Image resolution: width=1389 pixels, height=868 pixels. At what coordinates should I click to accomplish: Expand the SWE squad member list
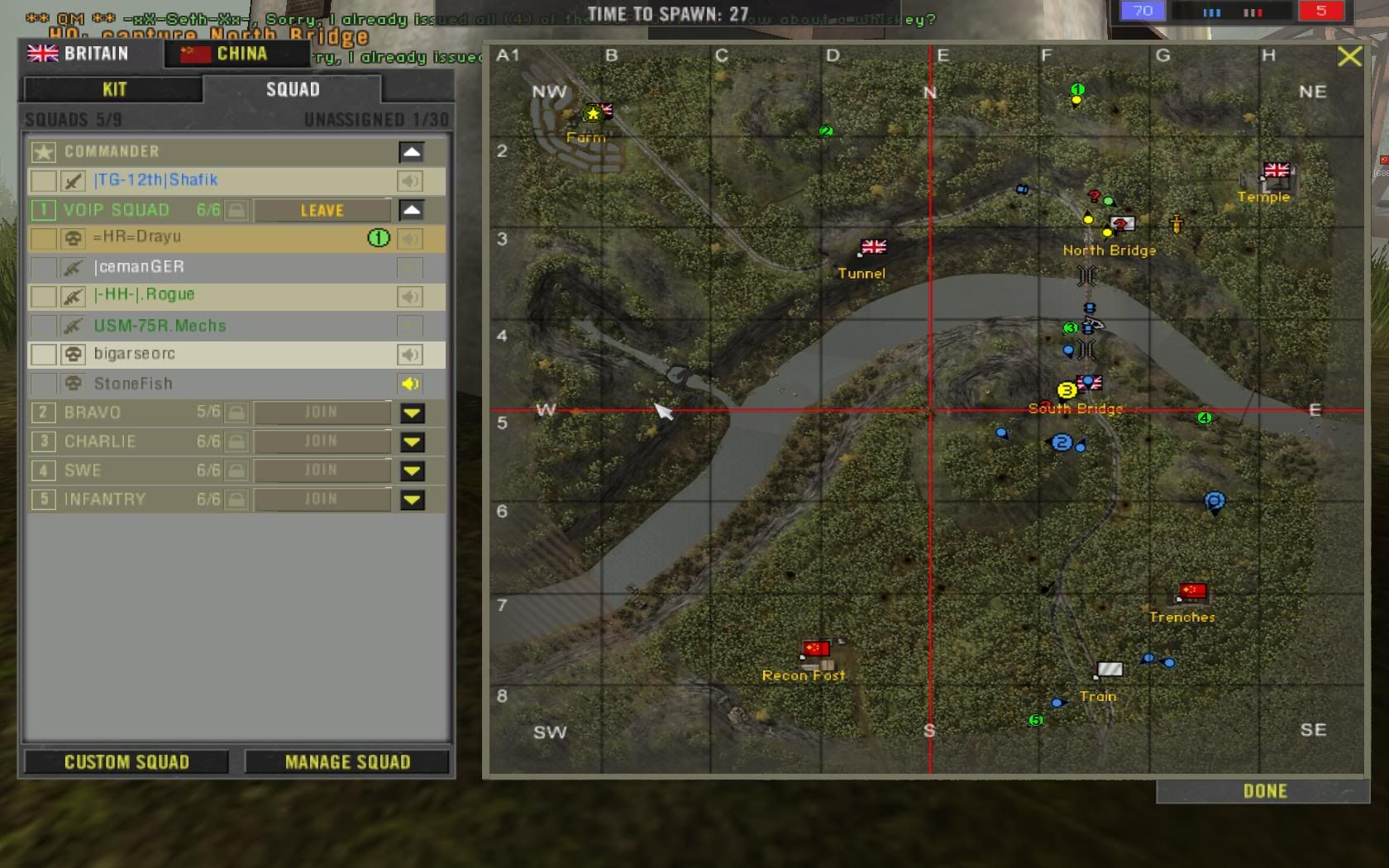(412, 470)
